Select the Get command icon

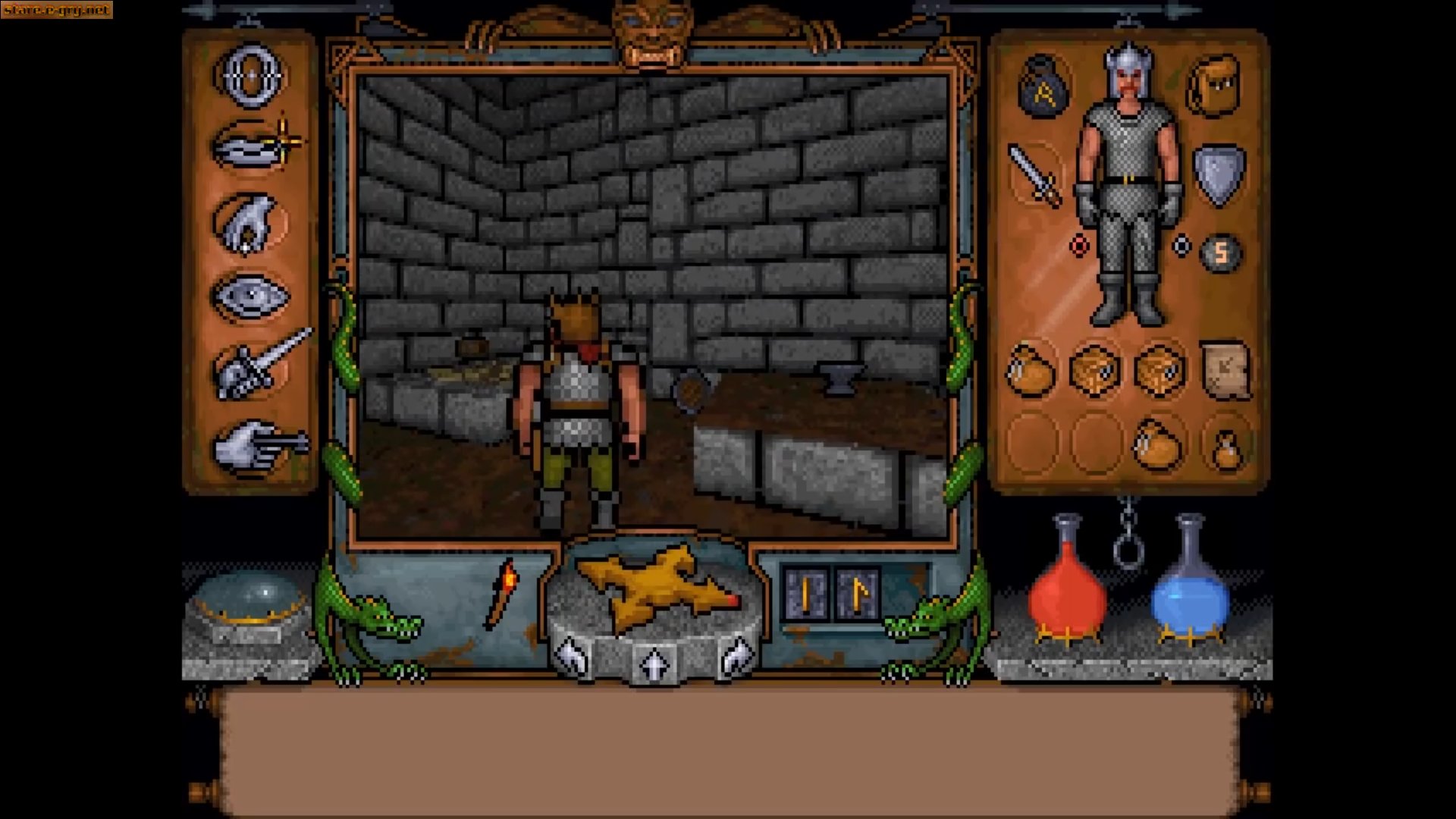click(246, 224)
